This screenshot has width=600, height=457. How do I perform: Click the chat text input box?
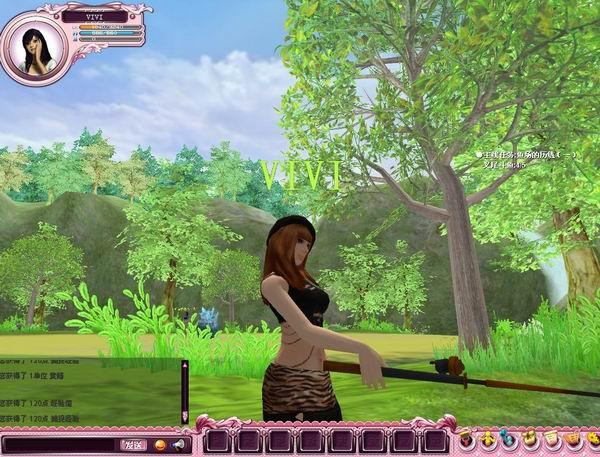[59, 443]
